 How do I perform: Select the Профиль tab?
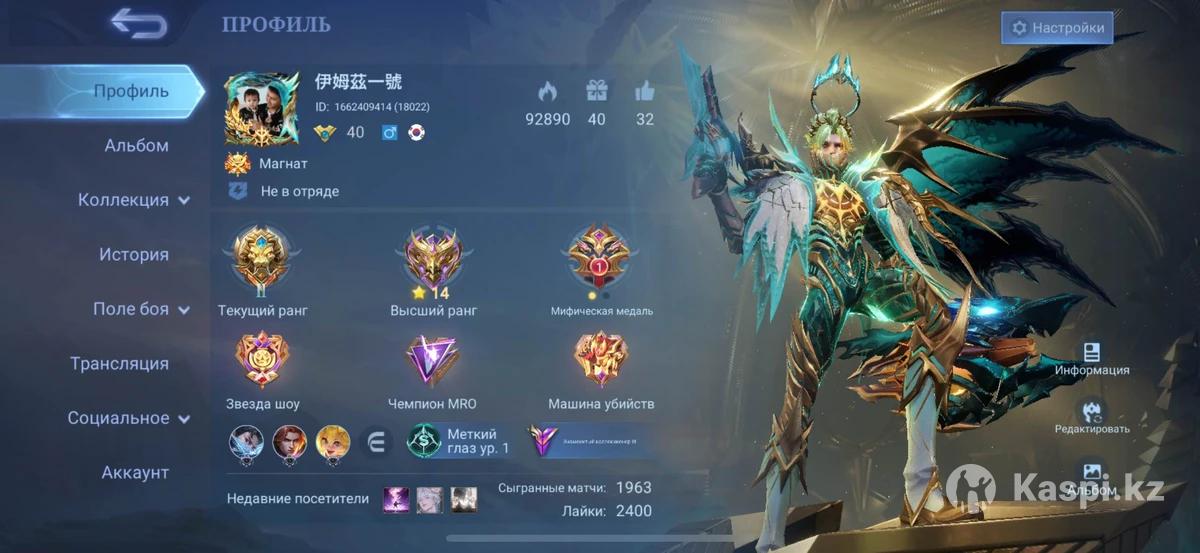pyautogui.click(x=131, y=91)
